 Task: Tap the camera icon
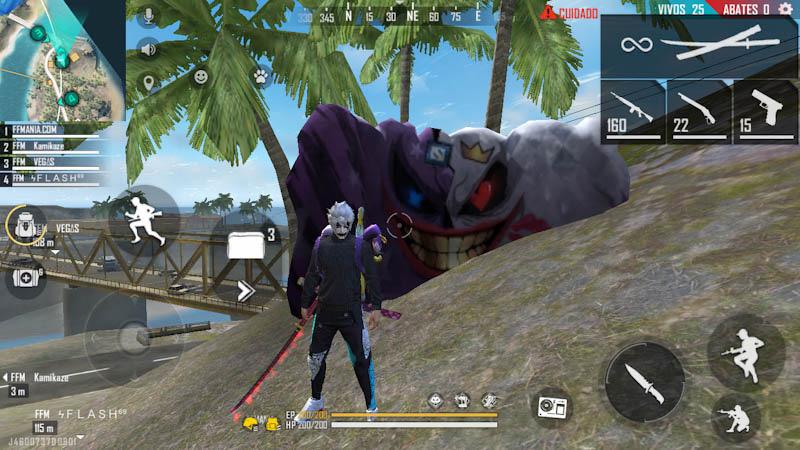pos(552,407)
